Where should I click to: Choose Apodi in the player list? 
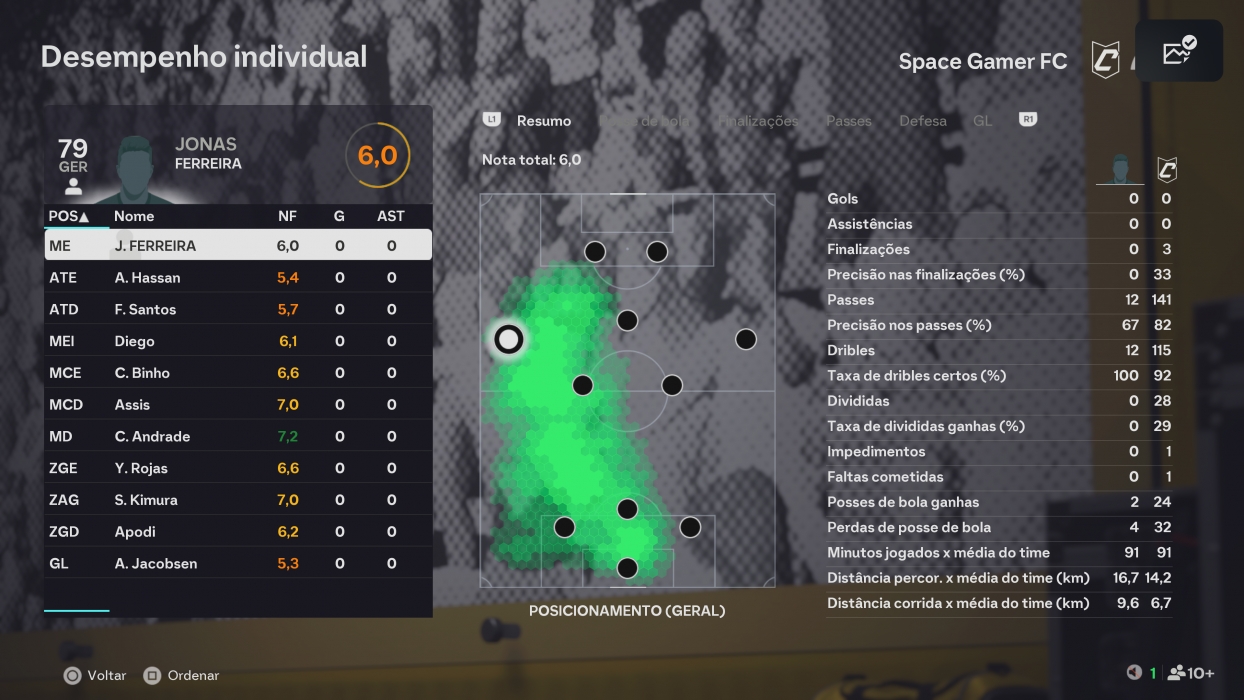238,532
